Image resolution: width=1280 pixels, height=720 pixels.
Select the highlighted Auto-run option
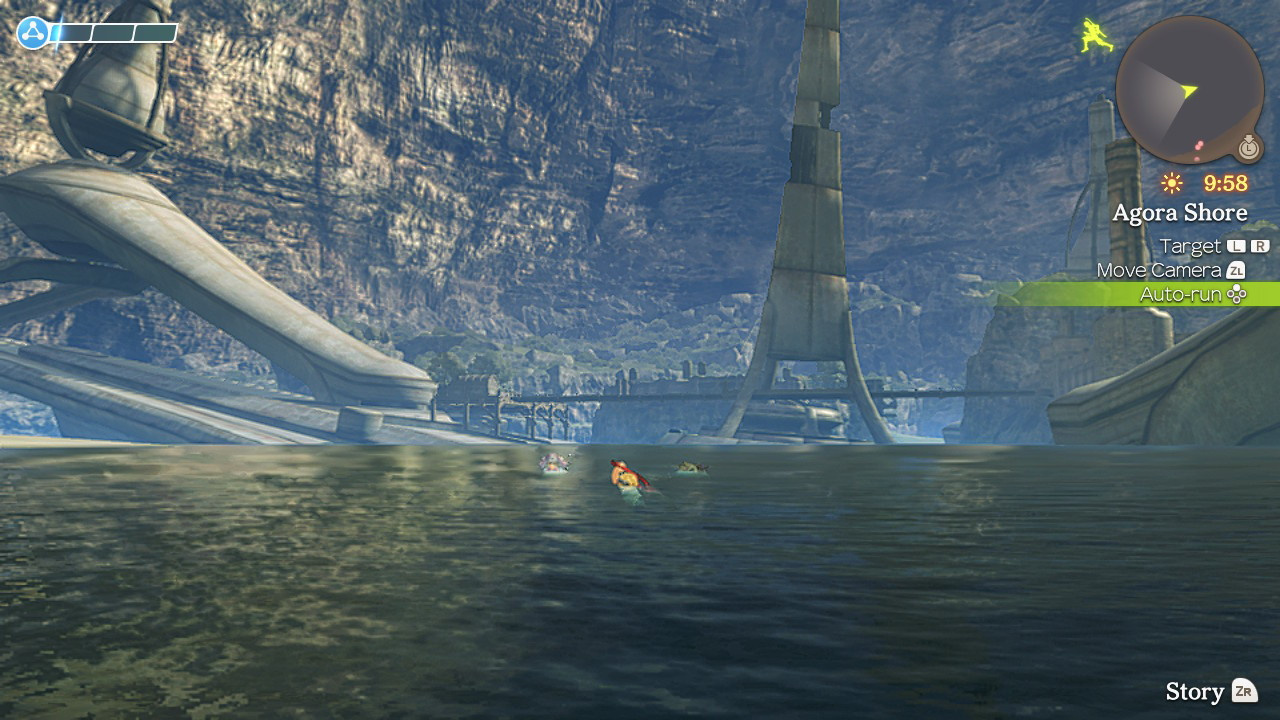pyautogui.click(x=1192, y=294)
